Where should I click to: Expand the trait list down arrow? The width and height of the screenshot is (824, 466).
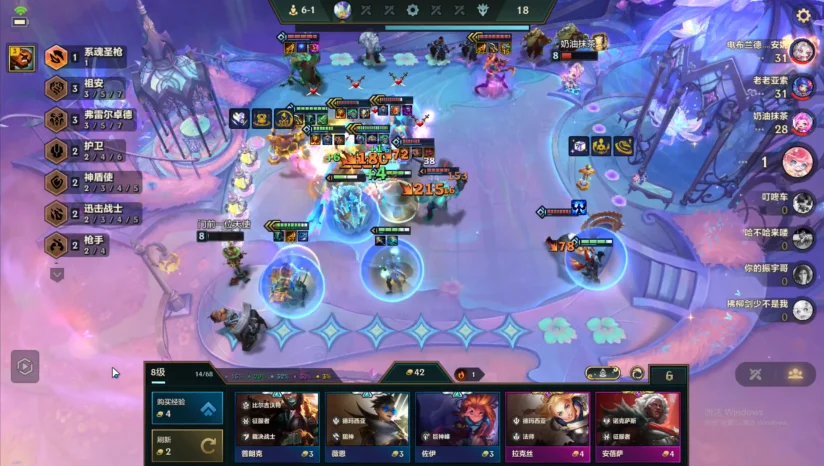[57, 273]
